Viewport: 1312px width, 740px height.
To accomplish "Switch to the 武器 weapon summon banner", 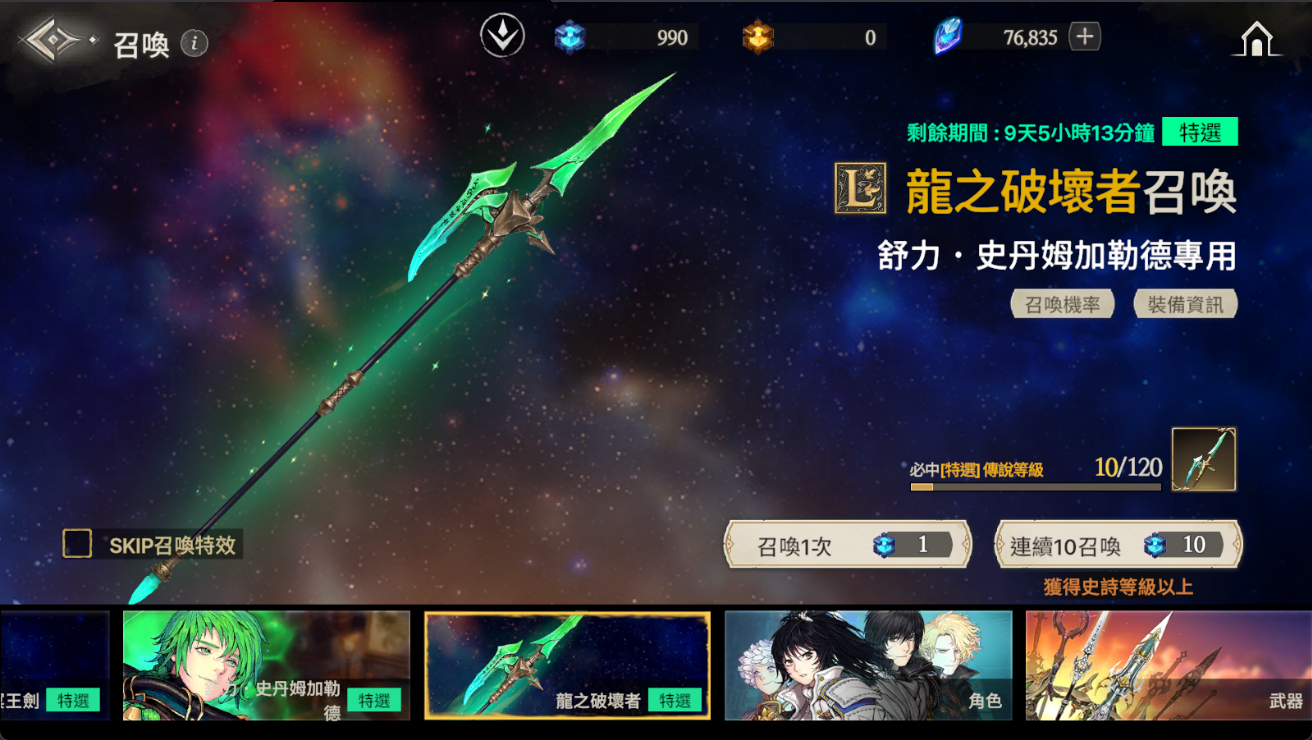I will pyautogui.click(x=1168, y=666).
